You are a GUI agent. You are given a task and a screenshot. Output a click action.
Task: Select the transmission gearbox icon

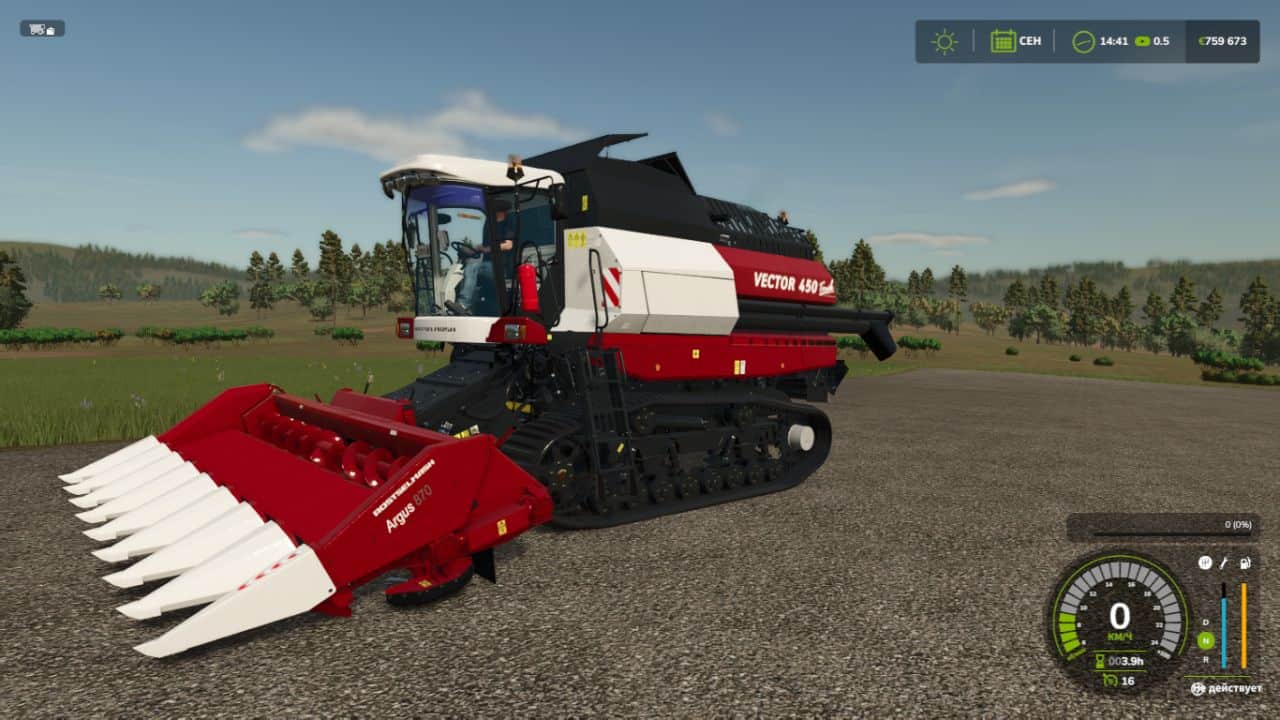click(1204, 563)
